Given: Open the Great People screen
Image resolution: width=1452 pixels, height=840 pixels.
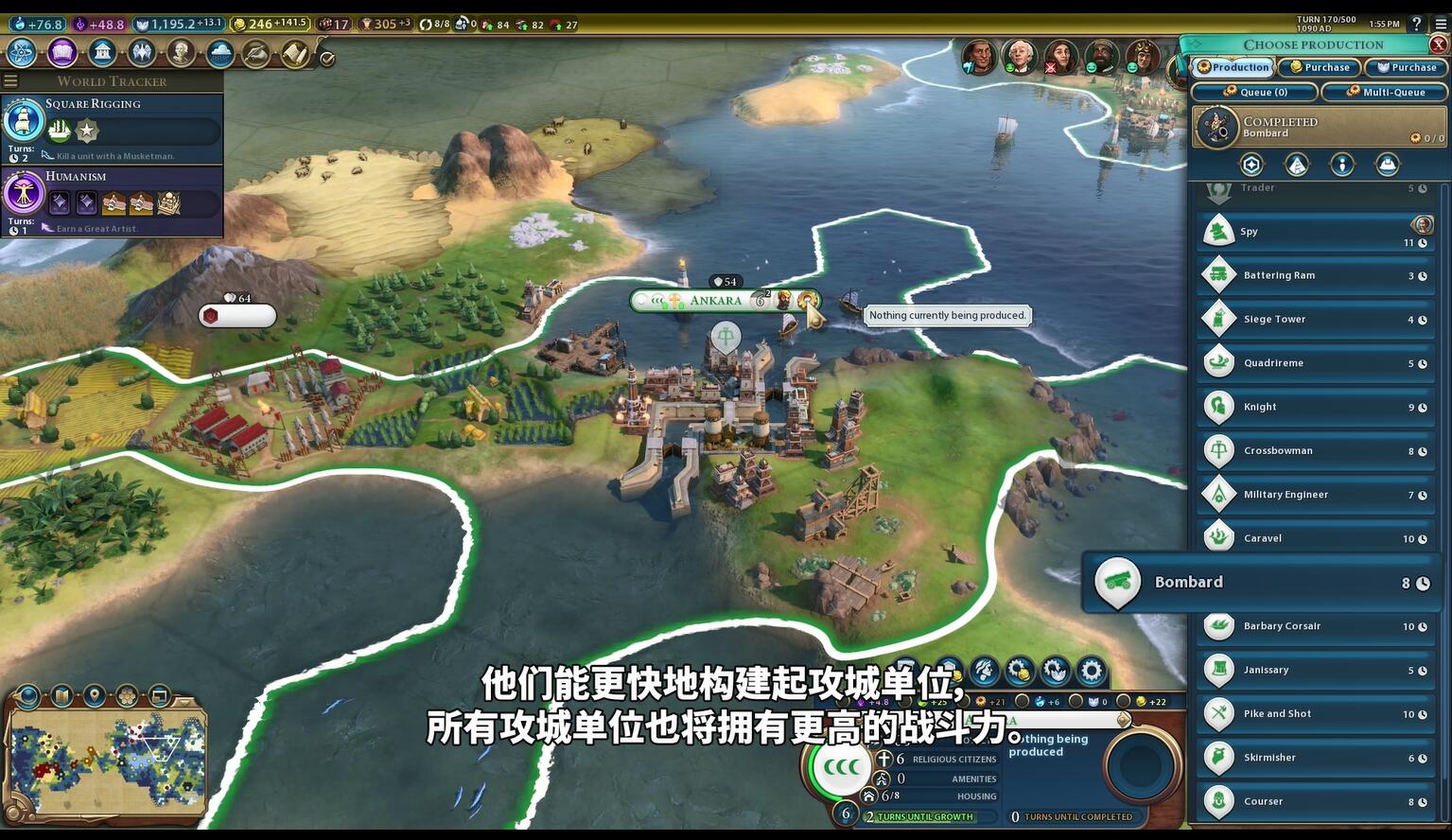Looking at the screenshot, I should click(x=182, y=53).
